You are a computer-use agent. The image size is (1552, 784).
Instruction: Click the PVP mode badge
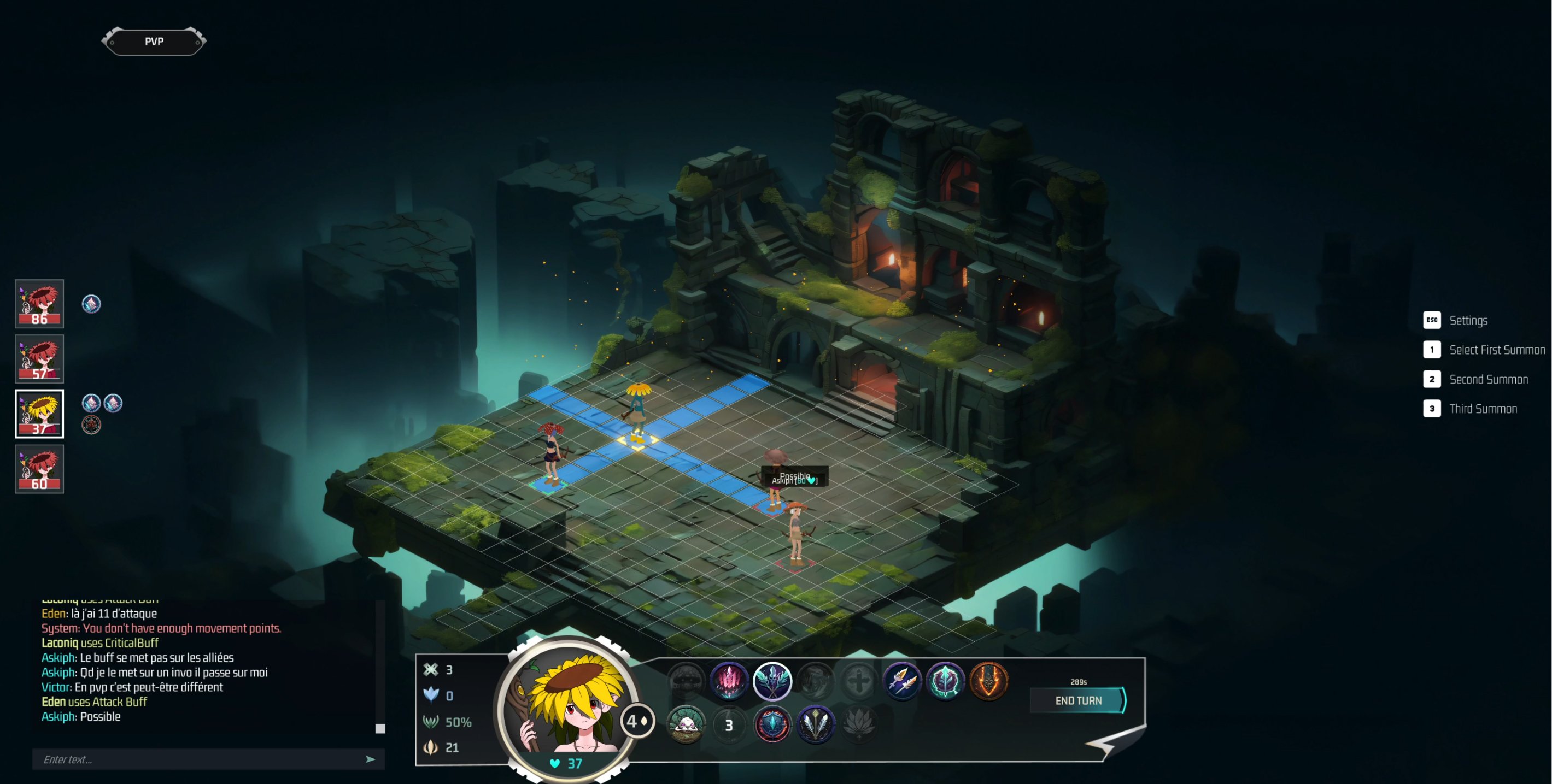(154, 42)
